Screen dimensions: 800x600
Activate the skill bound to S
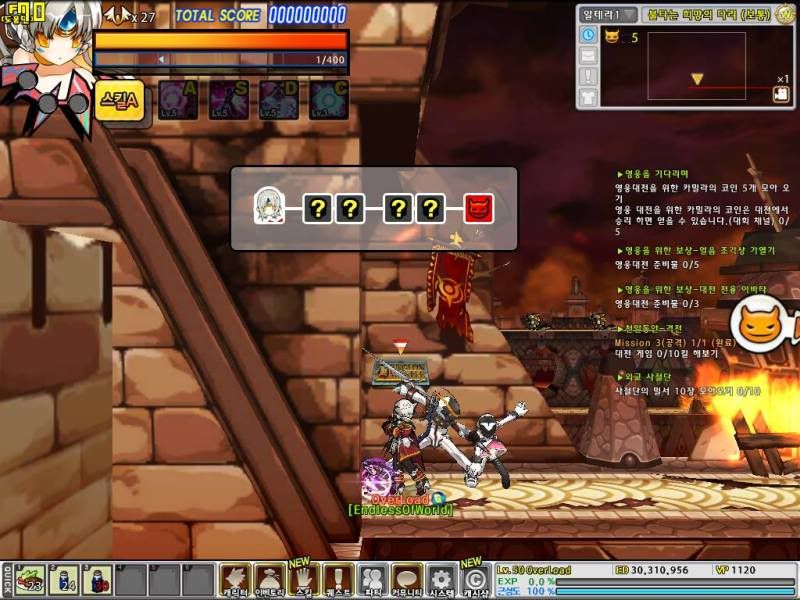click(229, 100)
